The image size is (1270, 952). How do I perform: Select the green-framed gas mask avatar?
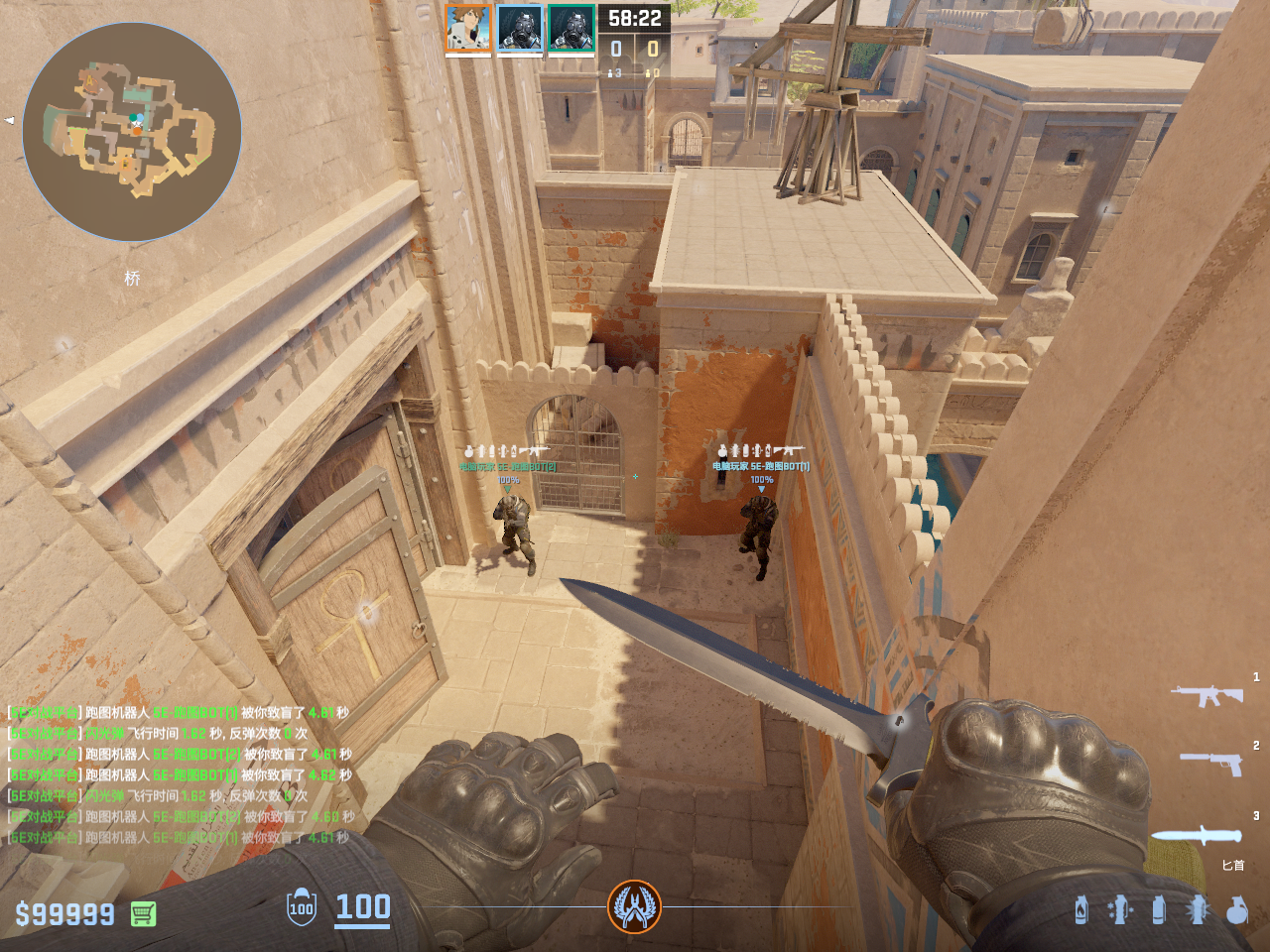571,28
